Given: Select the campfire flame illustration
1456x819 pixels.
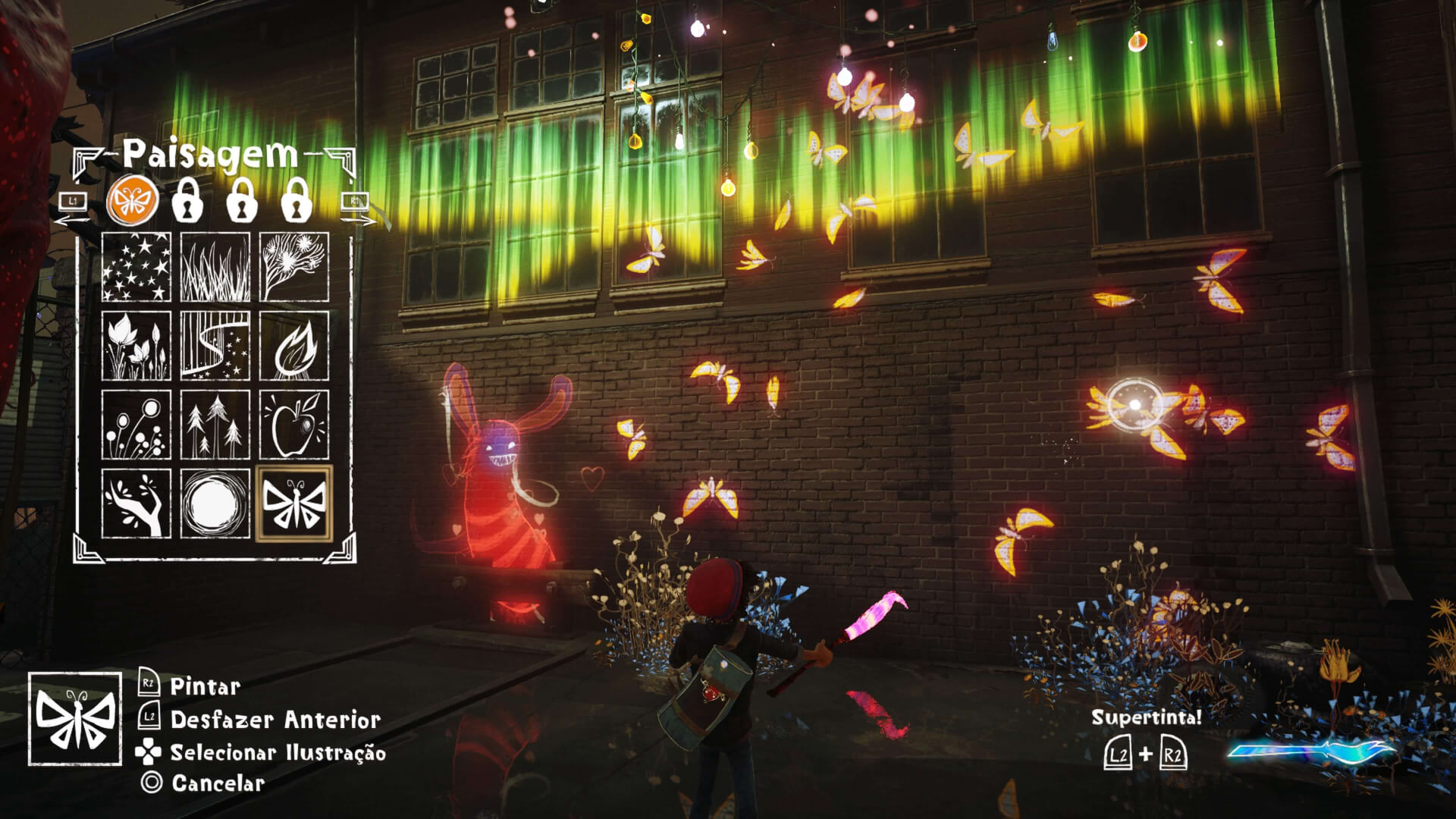Looking at the screenshot, I should tap(294, 347).
